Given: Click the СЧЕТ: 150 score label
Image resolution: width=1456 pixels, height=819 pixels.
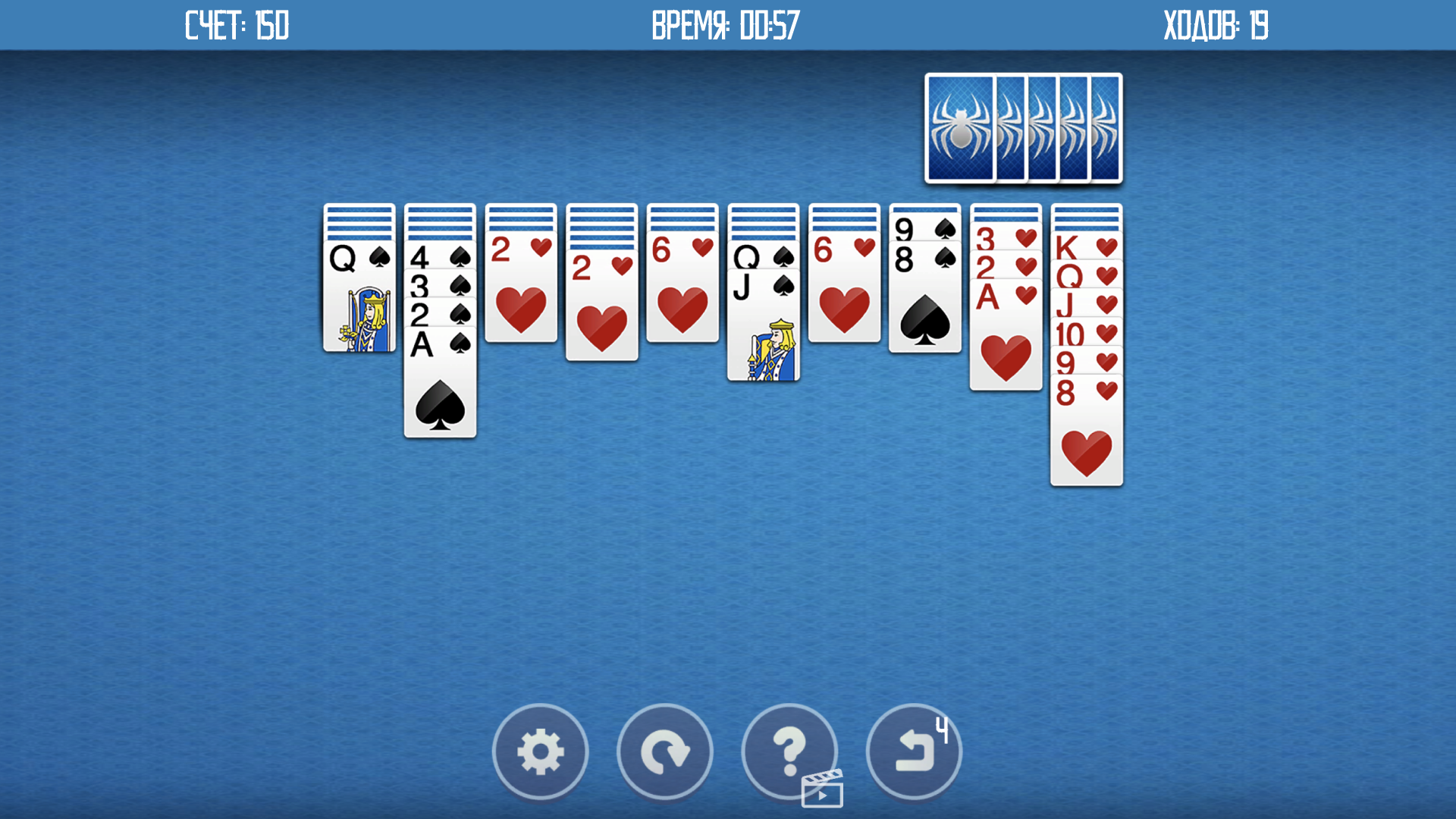Looking at the screenshot, I should (x=235, y=25).
